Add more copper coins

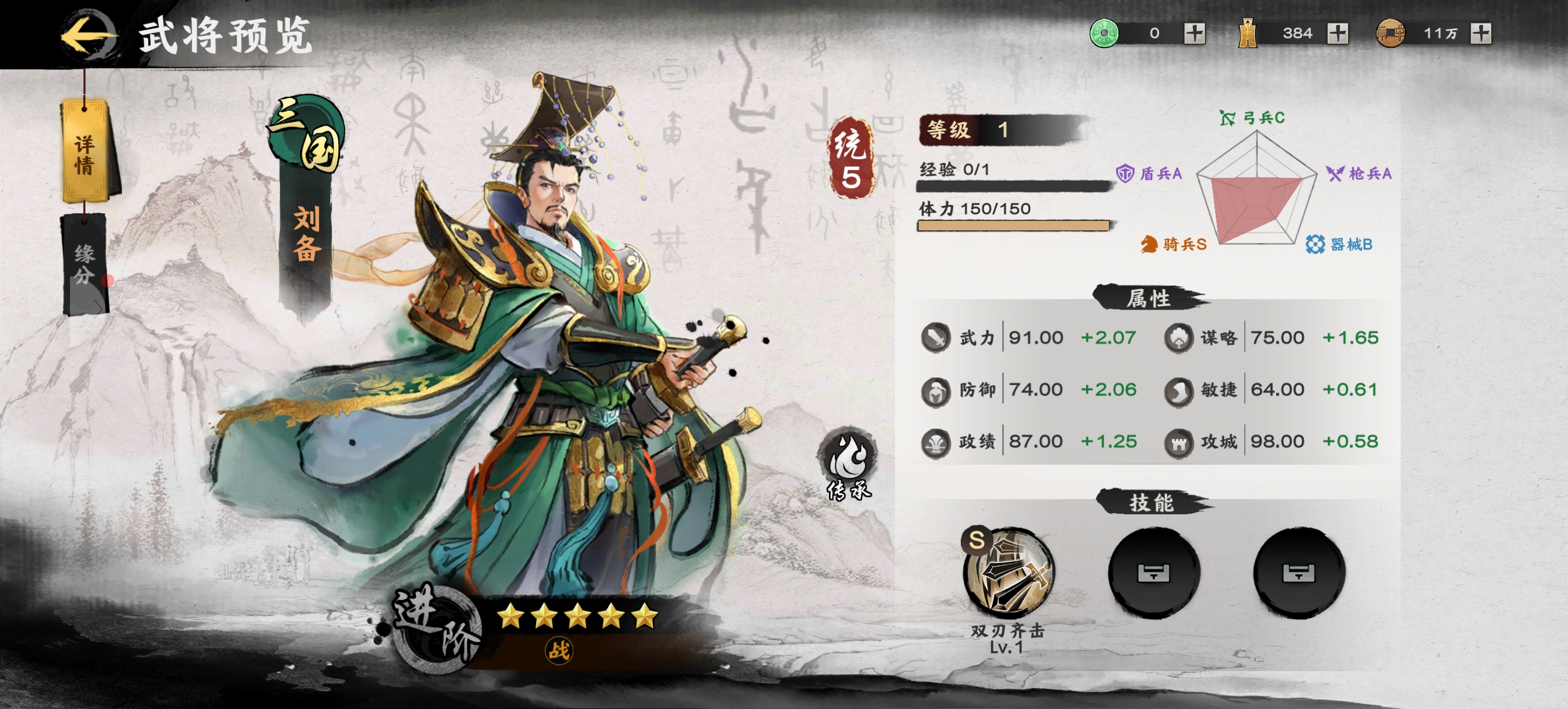click(x=1480, y=33)
